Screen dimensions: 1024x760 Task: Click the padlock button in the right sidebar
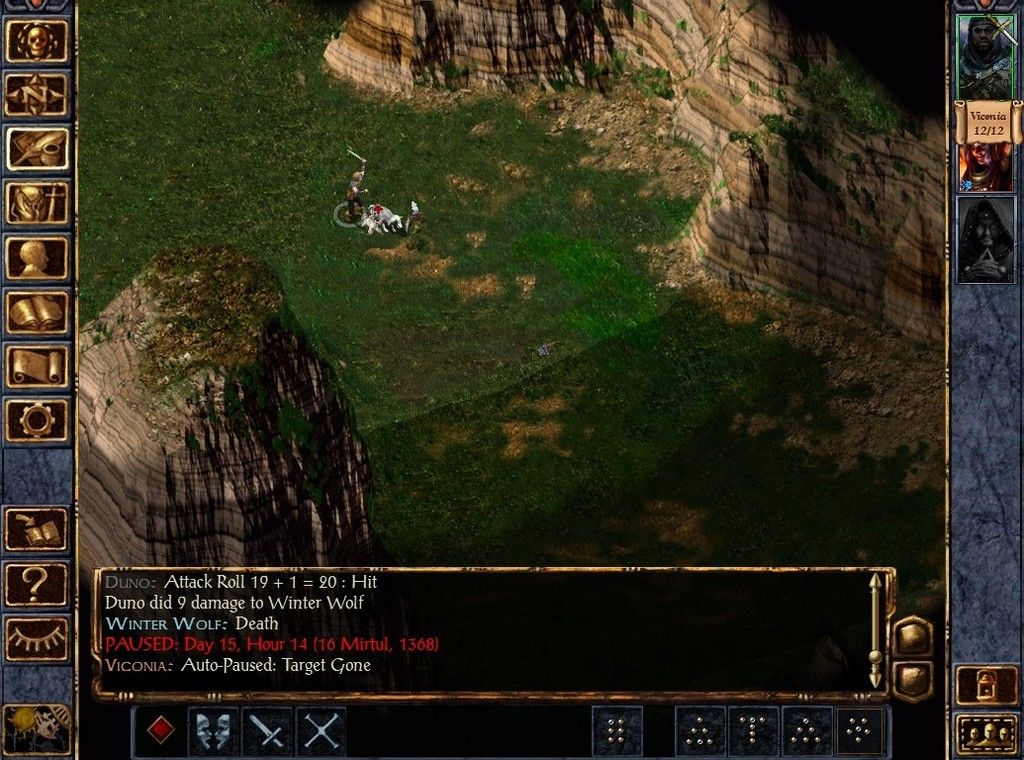pyautogui.click(x=987, y=685)
